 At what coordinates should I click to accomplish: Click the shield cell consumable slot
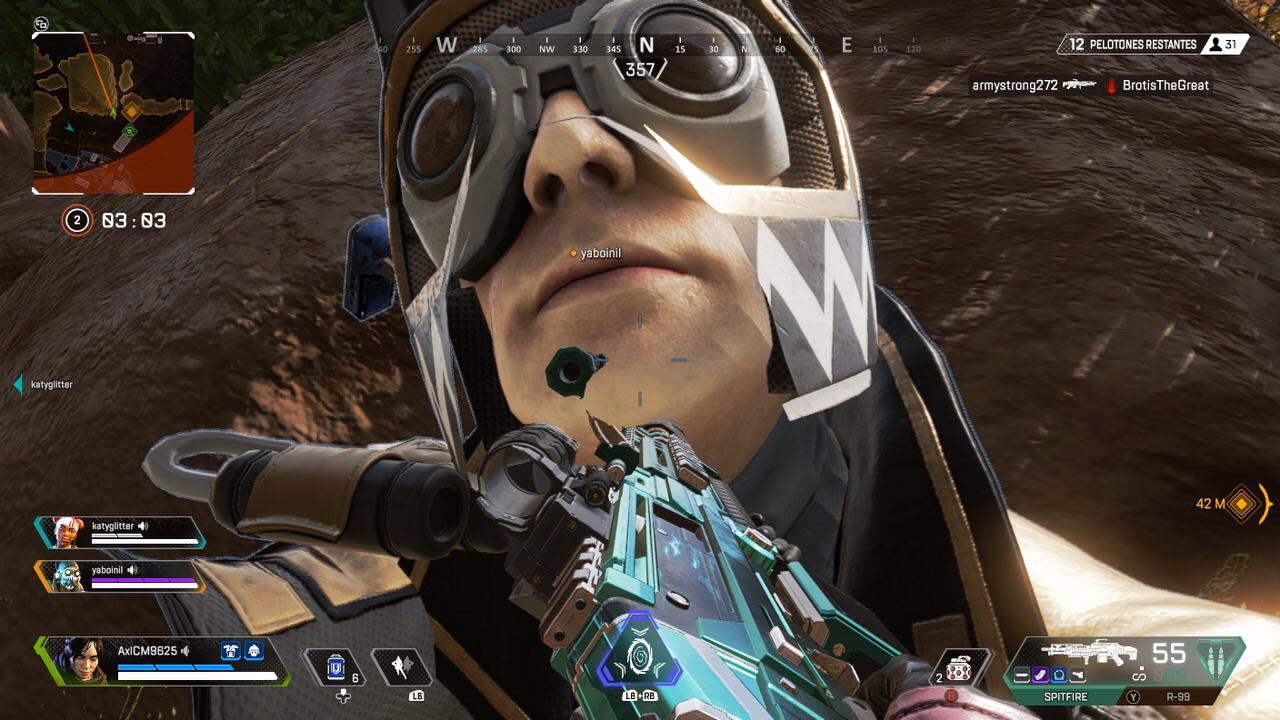[x=336, y=667]
